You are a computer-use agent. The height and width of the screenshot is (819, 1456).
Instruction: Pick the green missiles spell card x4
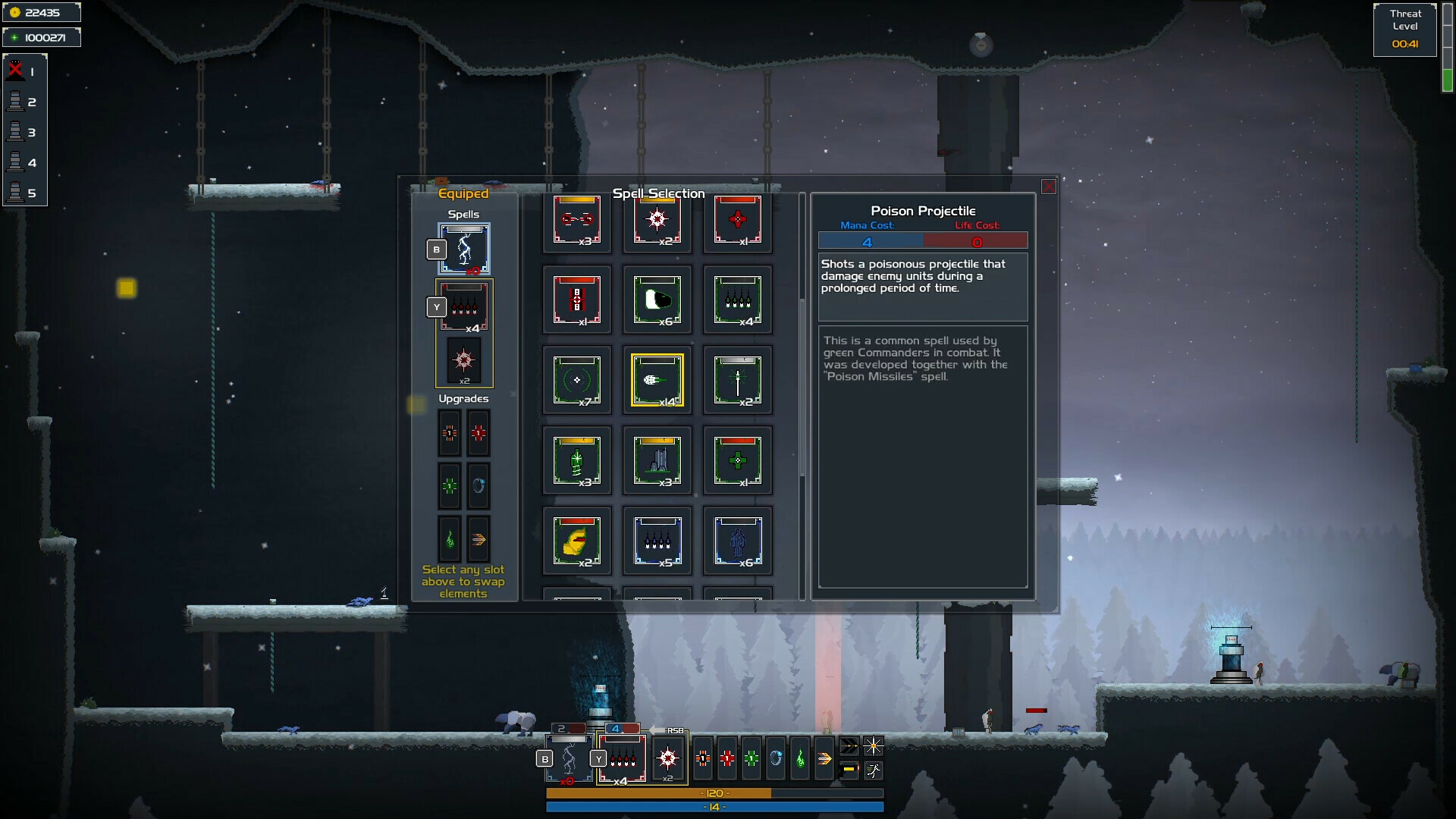(737, 300)
